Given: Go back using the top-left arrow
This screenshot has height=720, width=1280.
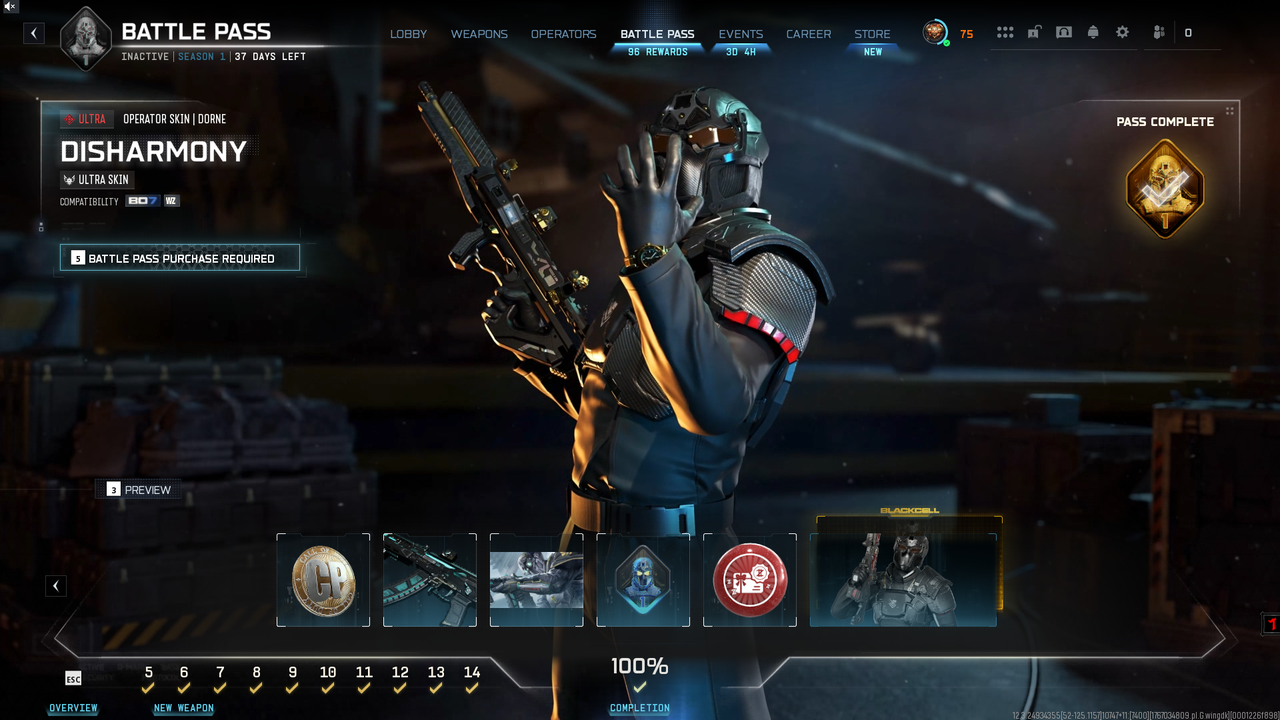Looking at the screenshot, I should [34, 33].
